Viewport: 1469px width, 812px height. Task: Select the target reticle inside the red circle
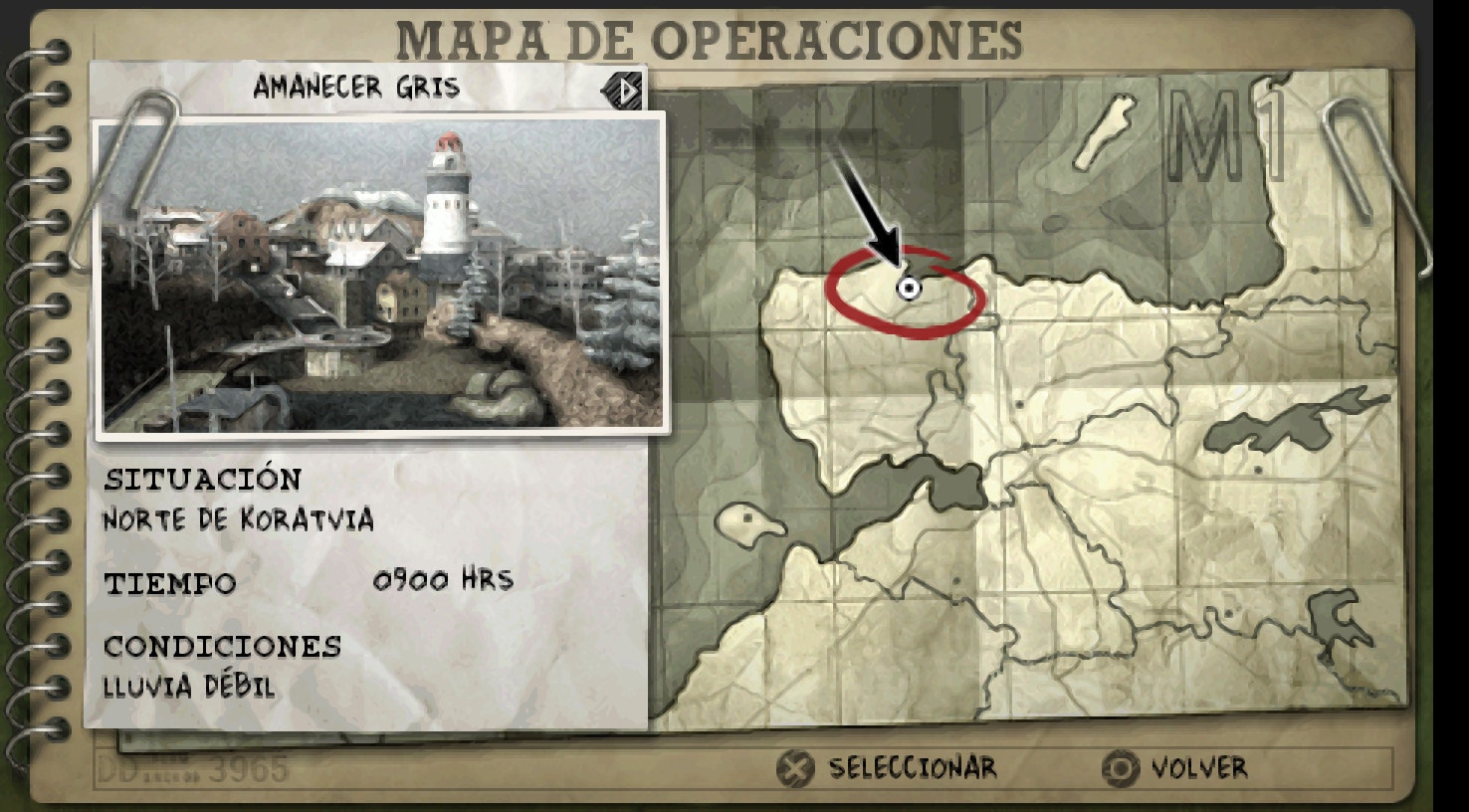[x=909, y=288]
